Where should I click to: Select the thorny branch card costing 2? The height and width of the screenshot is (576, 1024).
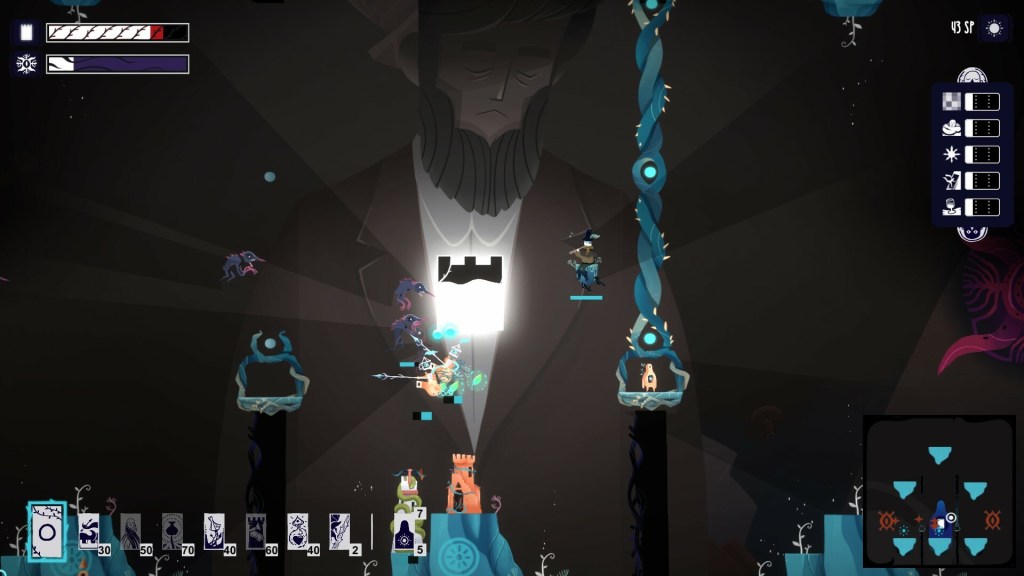tap(340, 531)
